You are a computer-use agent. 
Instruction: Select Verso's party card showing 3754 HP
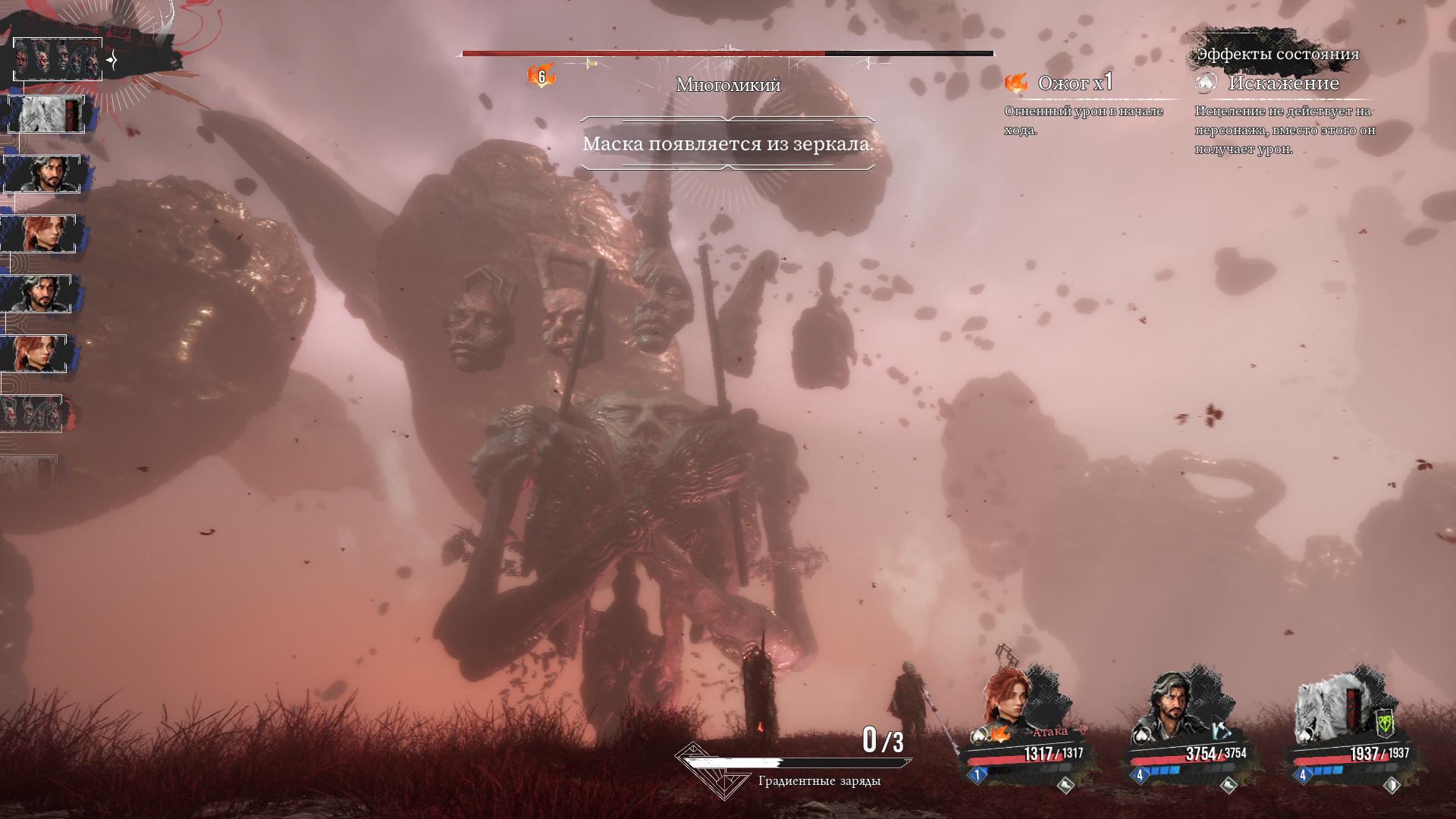click(x=1191, y=728)
